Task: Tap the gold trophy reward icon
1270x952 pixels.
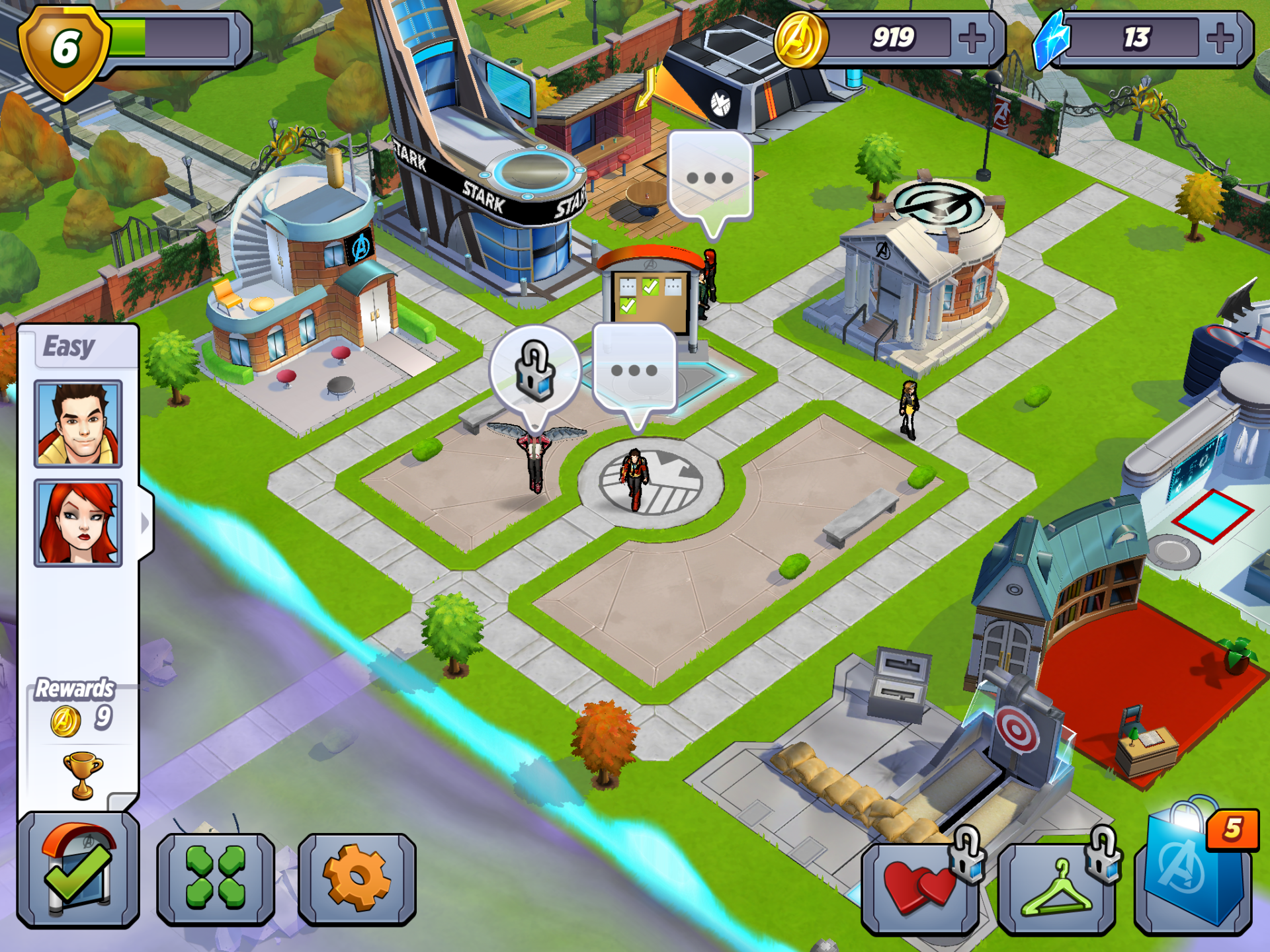Action: point(83,775)
